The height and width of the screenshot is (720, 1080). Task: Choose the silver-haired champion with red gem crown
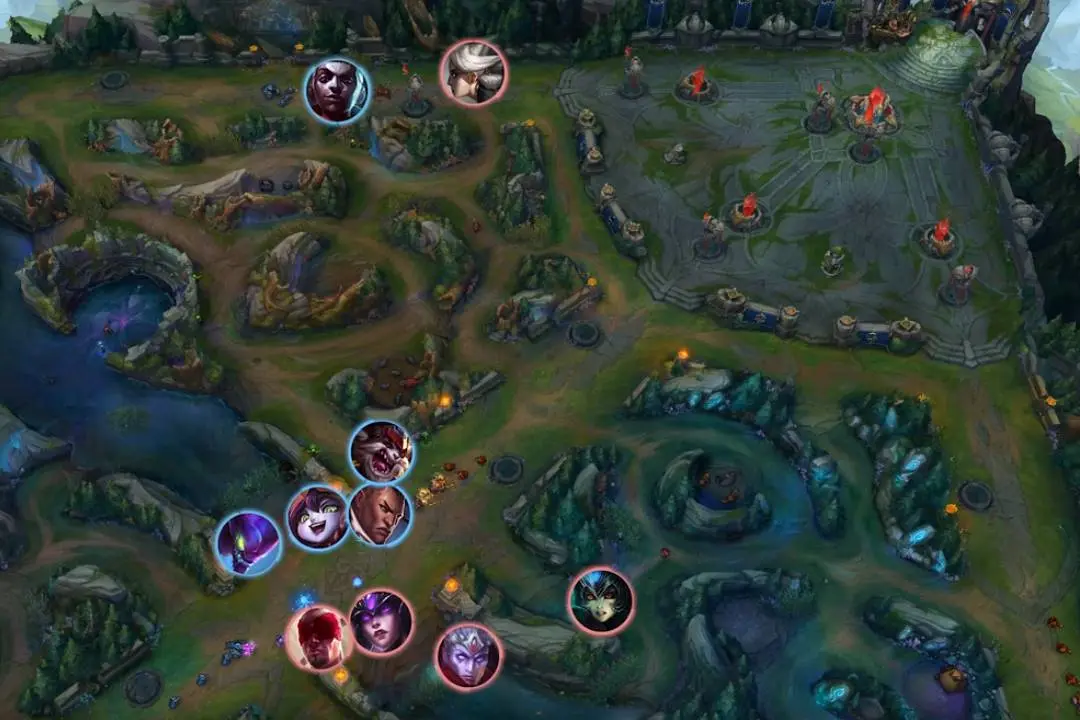[x=468, y=656]
